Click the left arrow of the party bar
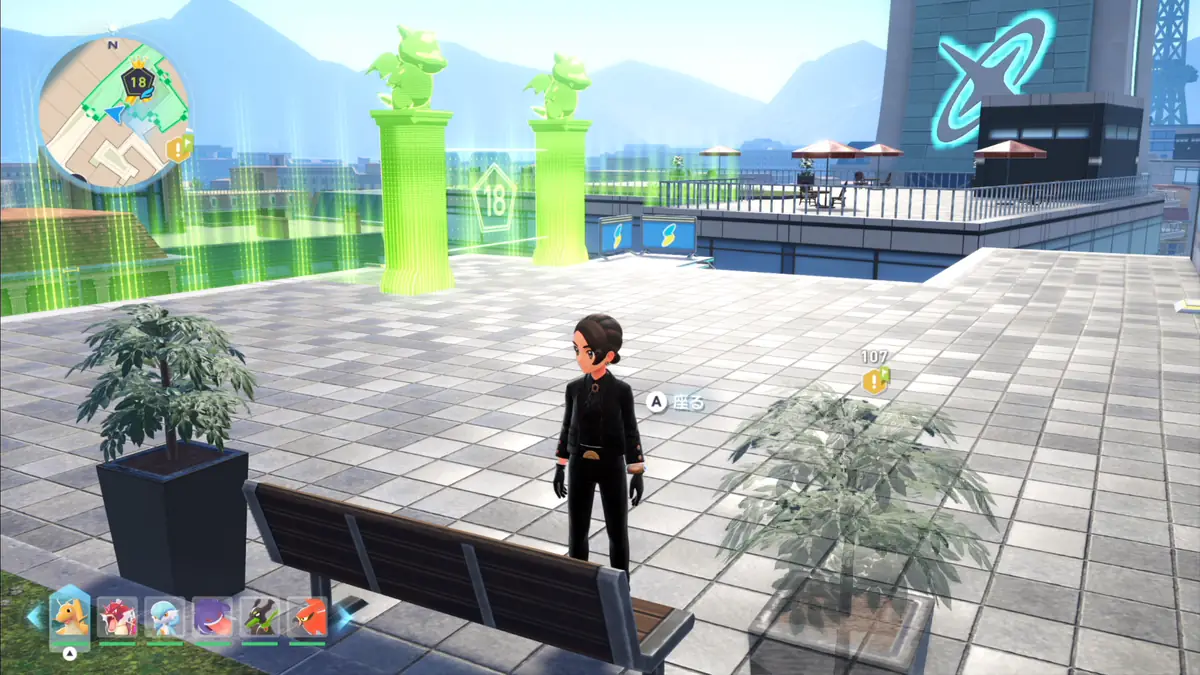Image resolution: width=1200 pixels, height=675 pixels. 35,615
